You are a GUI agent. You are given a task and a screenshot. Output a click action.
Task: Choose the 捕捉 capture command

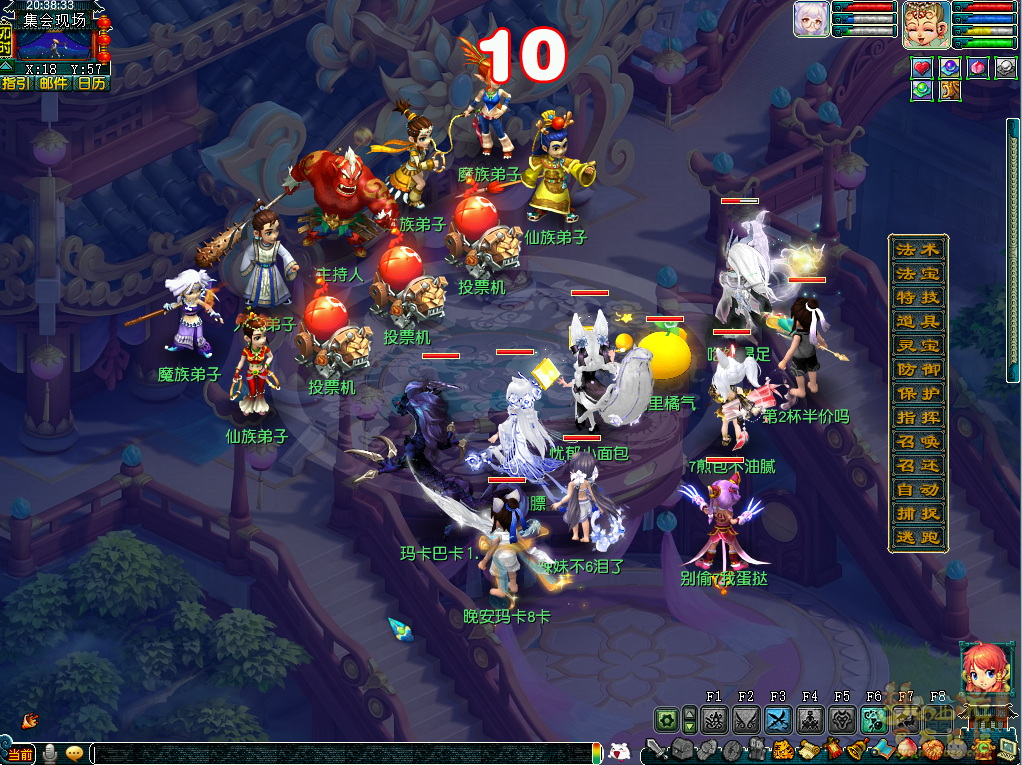coord(918,514)
